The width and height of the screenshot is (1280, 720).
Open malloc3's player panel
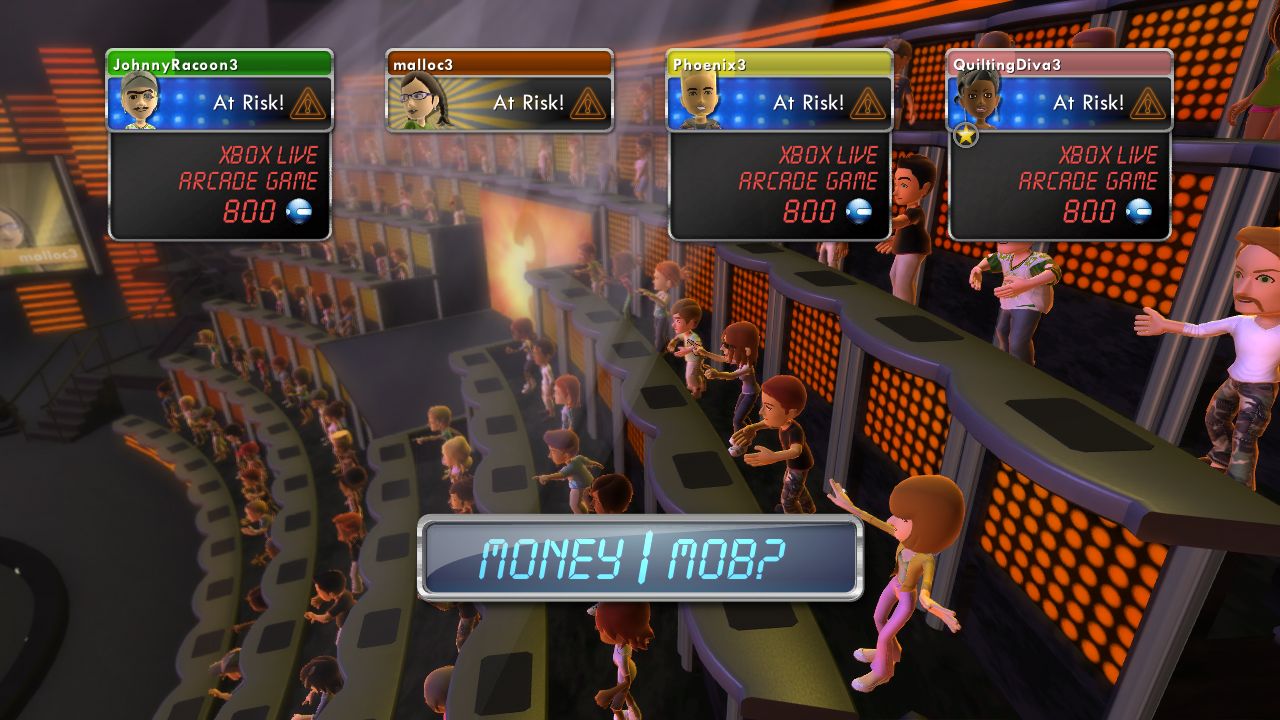[x=500, y=90]
